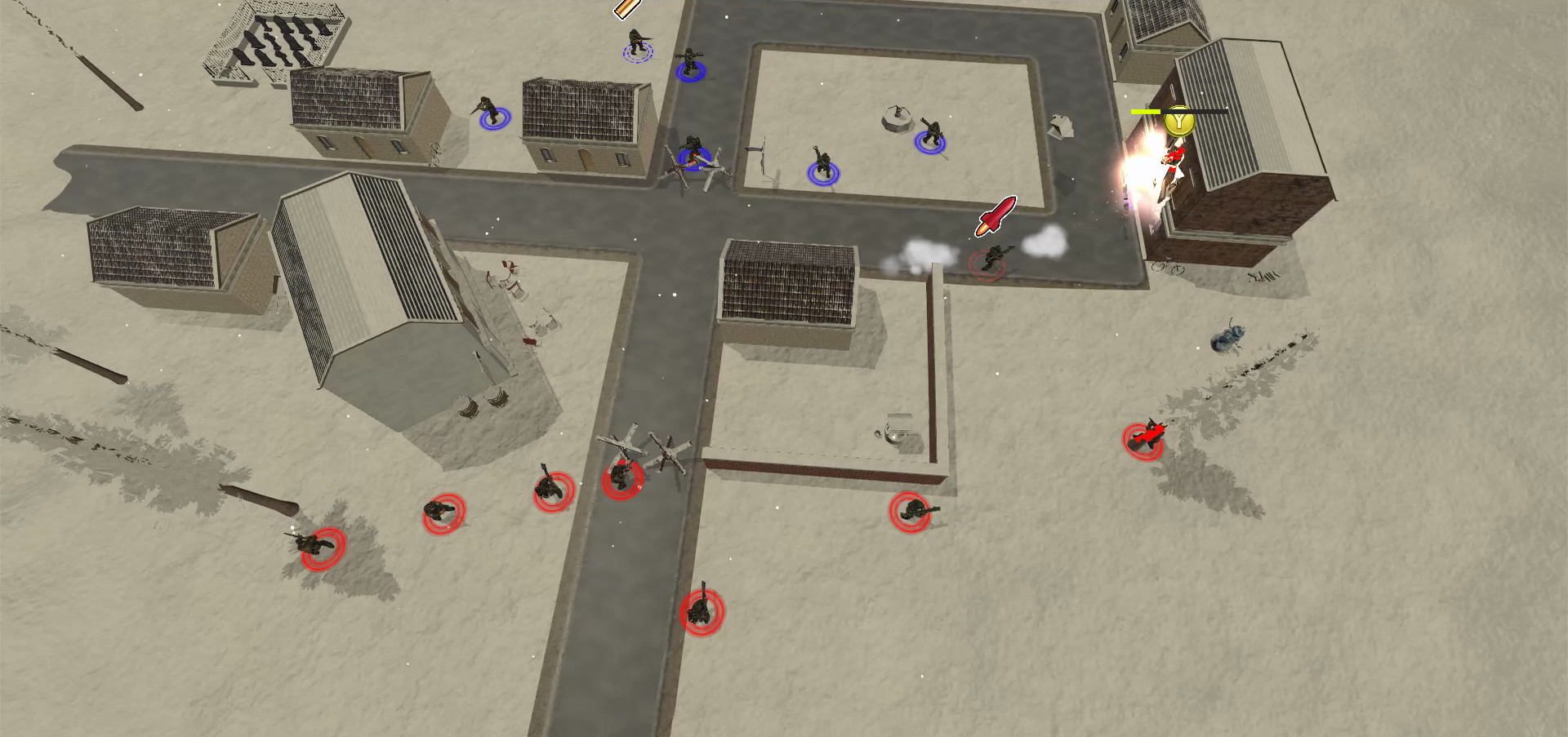This screenshot has width=1568, height=737.
Task: Click the blue insect near the right trees
Action: 1226,339
